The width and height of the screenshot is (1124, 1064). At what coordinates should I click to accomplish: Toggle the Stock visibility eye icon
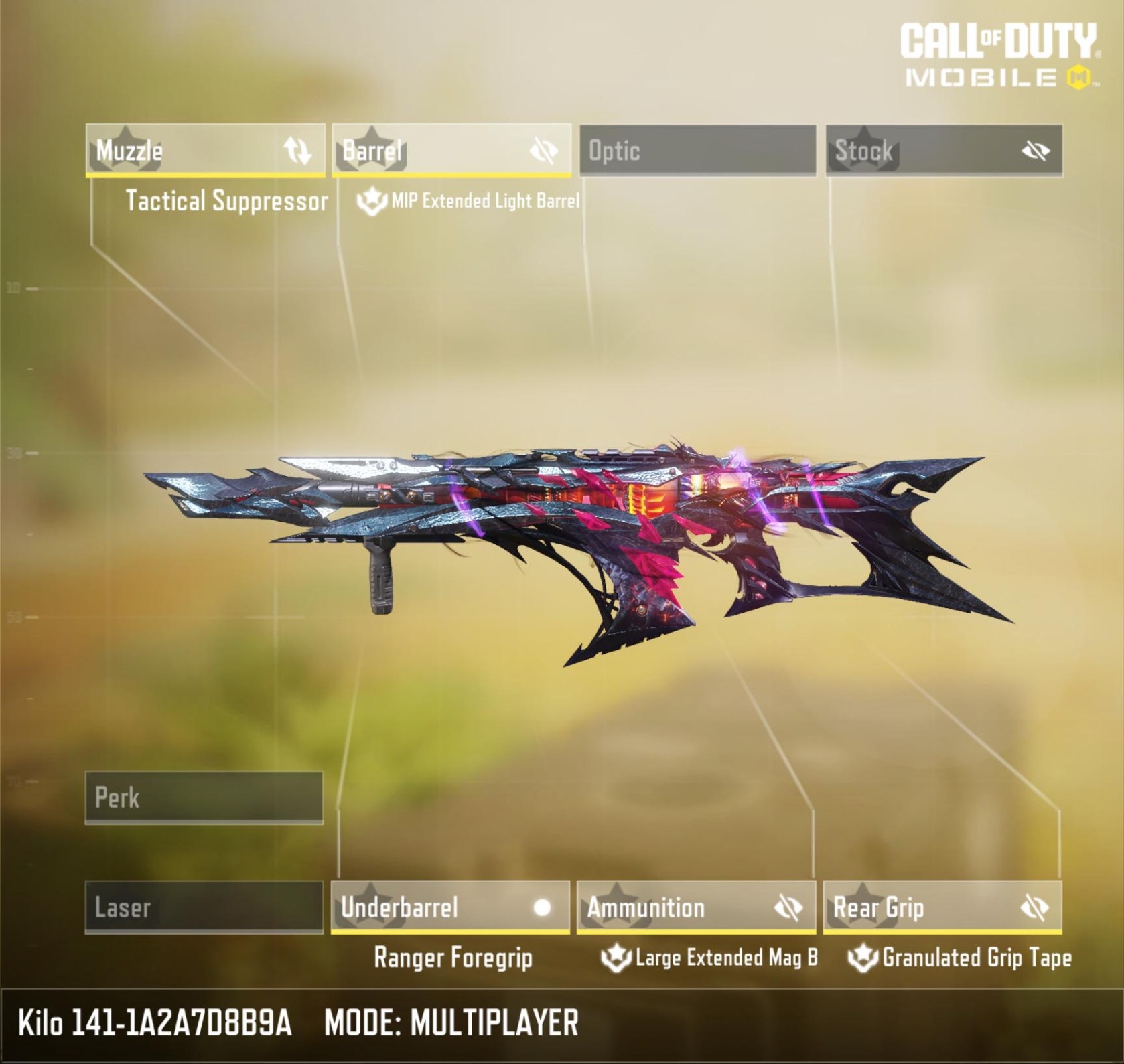pos(1035,151)
